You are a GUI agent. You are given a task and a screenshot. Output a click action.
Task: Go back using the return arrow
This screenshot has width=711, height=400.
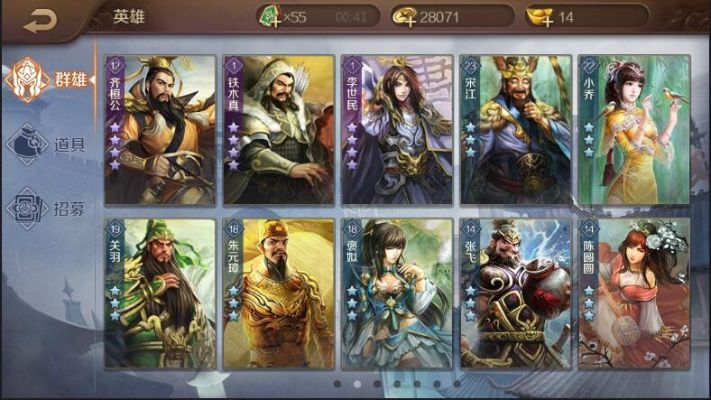[40, 20]
